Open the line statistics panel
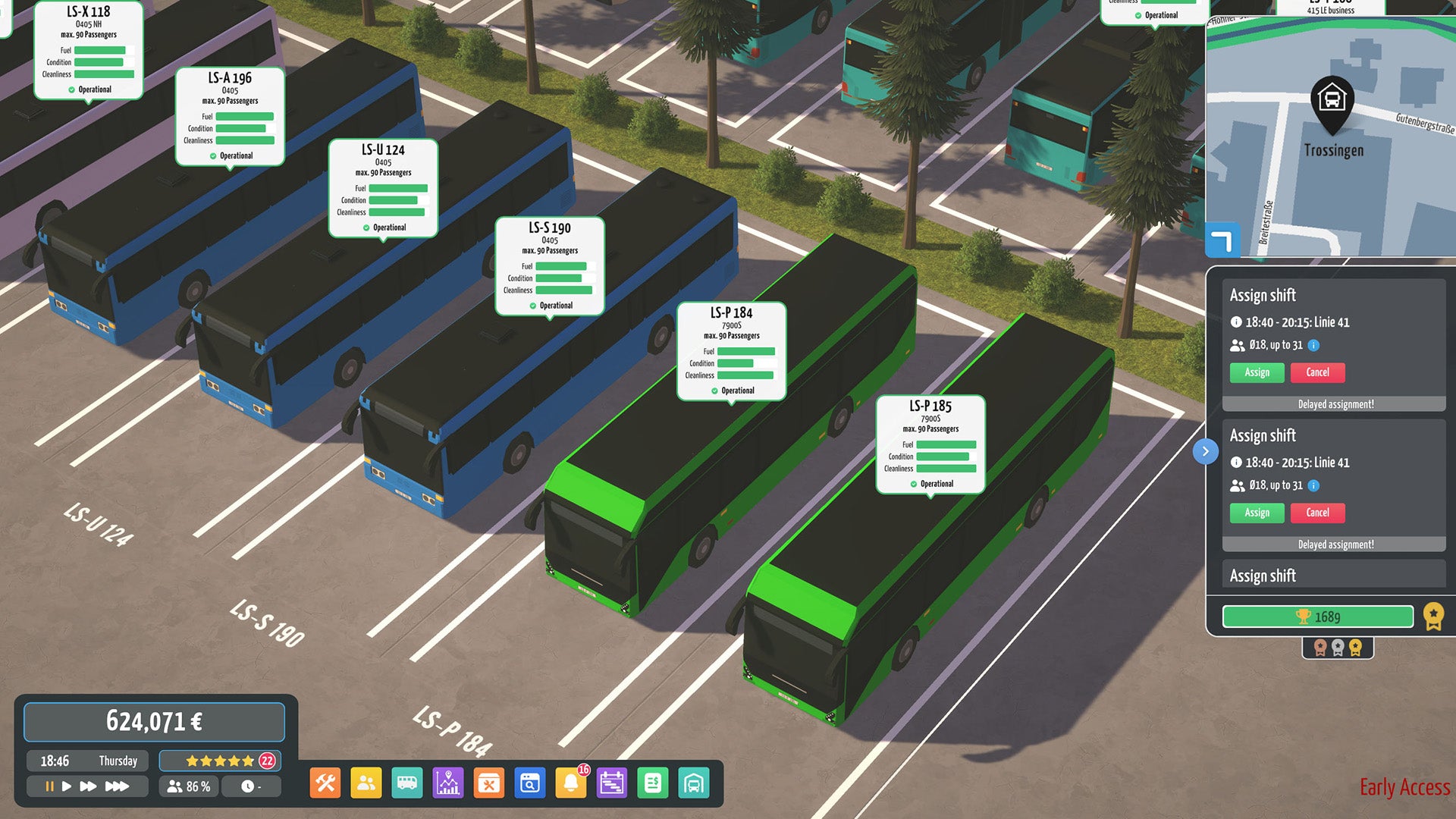 448,782
